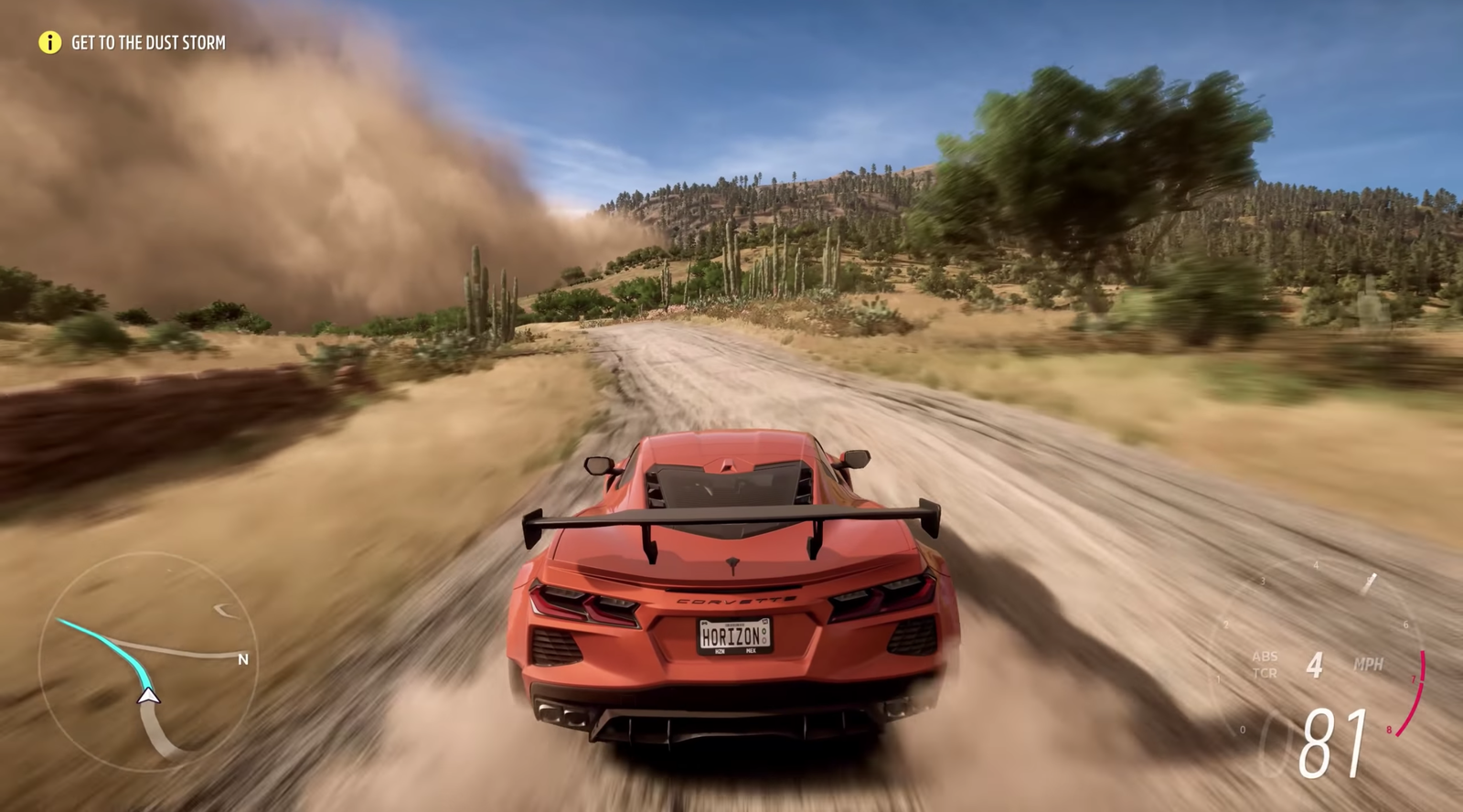The height and width of the screenshot is (812, 1463).
Task: Click the player arrow marker on minimap
Action: (149, 697)
